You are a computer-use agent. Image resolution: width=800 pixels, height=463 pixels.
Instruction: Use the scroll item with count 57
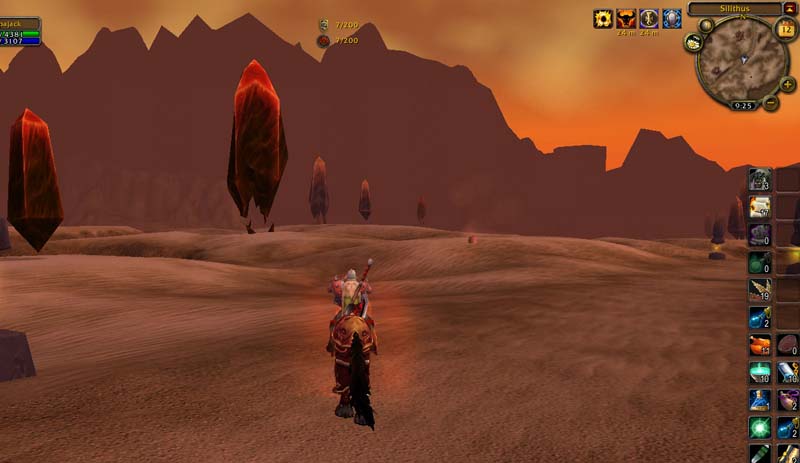[x=760, y=208]
